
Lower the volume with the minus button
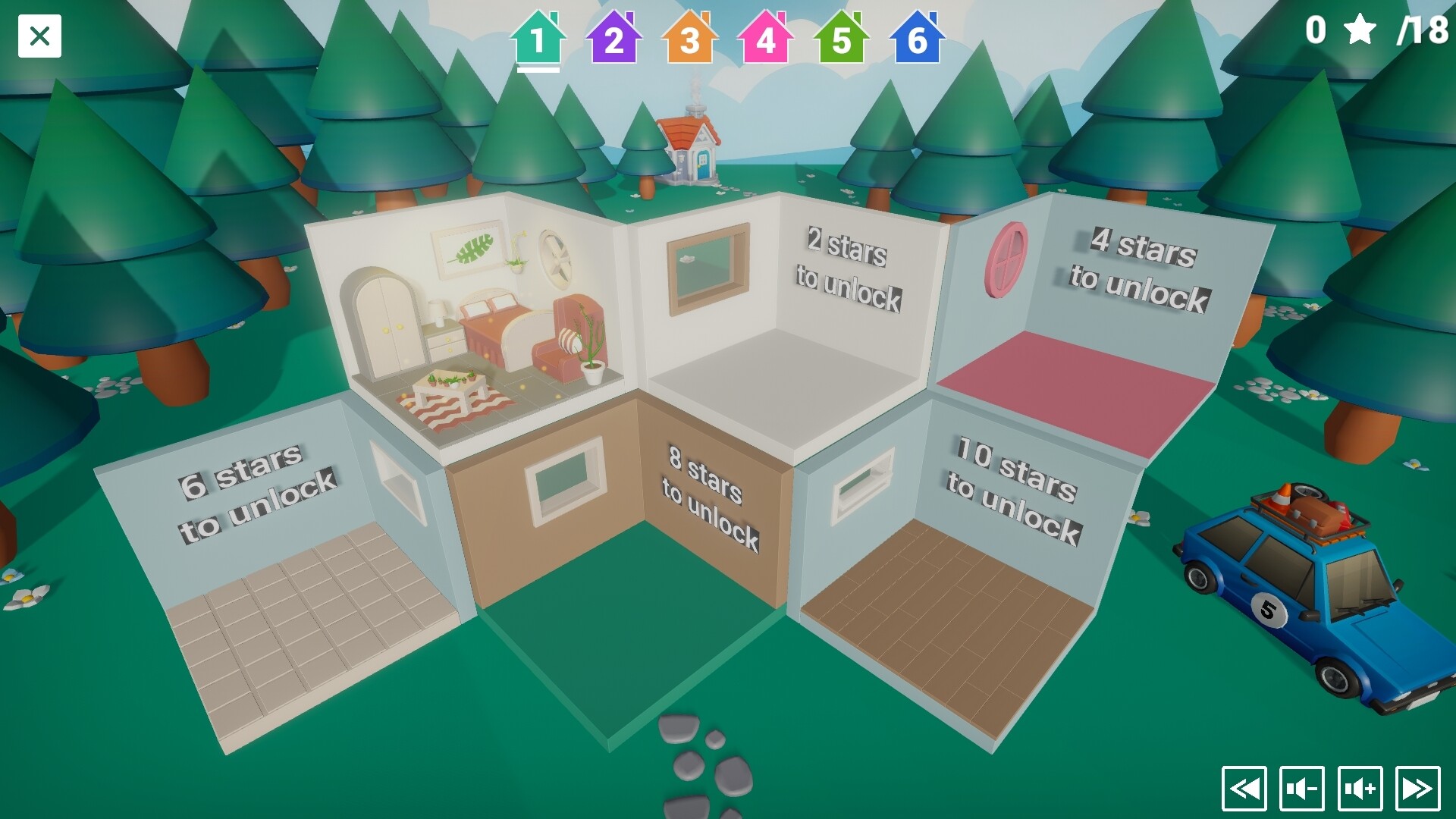coord(1302,789)
